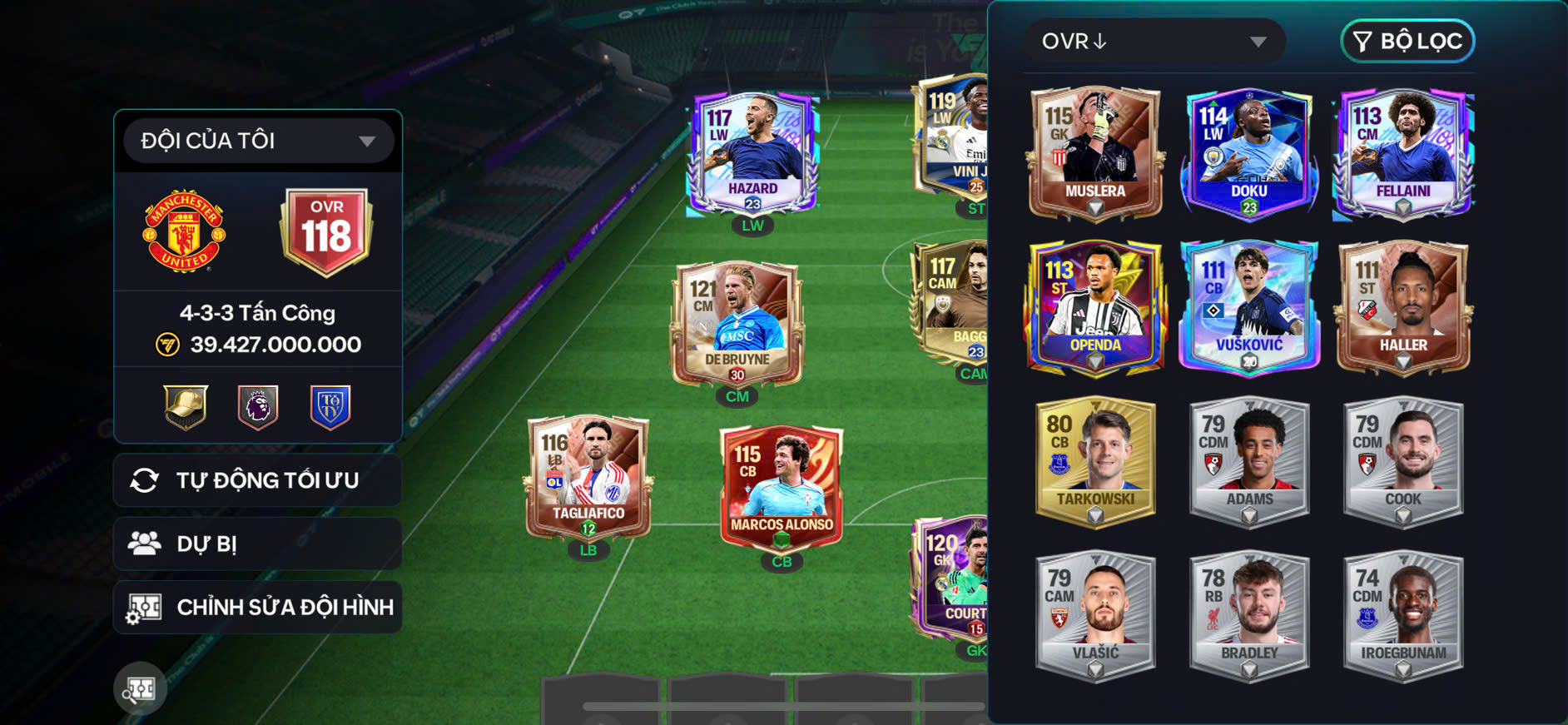This screenshot has height=725, width=1568.
Task: Choose the Doku 114 LW card
Action: click(1248, 153)
